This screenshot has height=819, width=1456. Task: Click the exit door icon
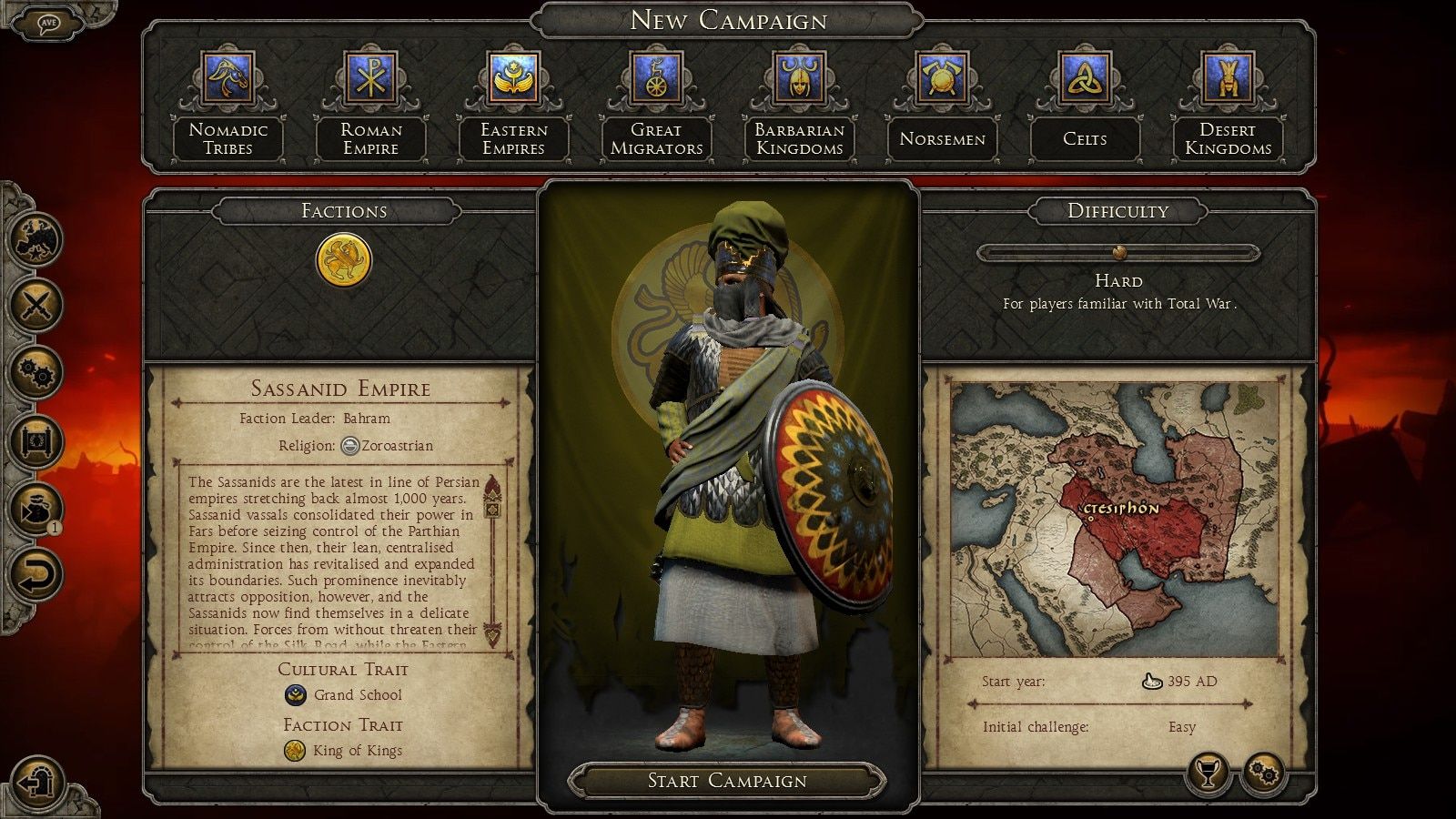(x=35, y=781)
